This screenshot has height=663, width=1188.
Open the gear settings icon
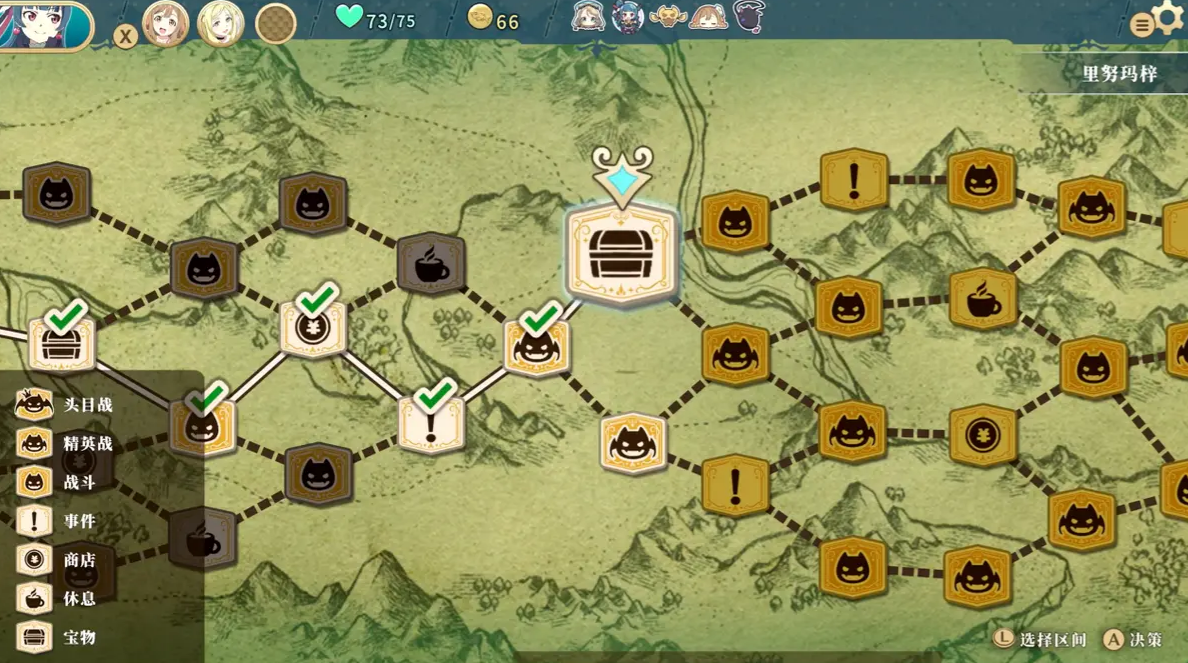pos(1168,17)
